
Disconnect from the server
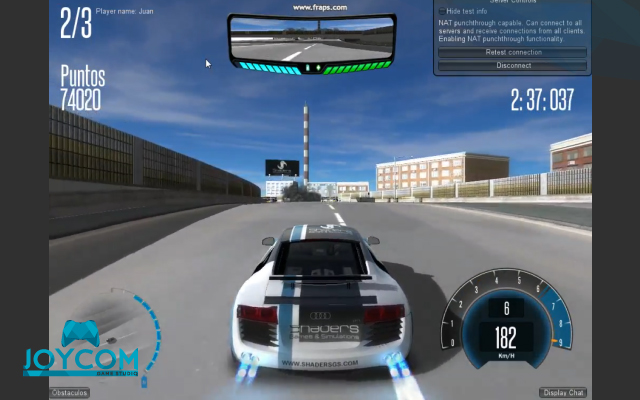[x=513, y=65]
